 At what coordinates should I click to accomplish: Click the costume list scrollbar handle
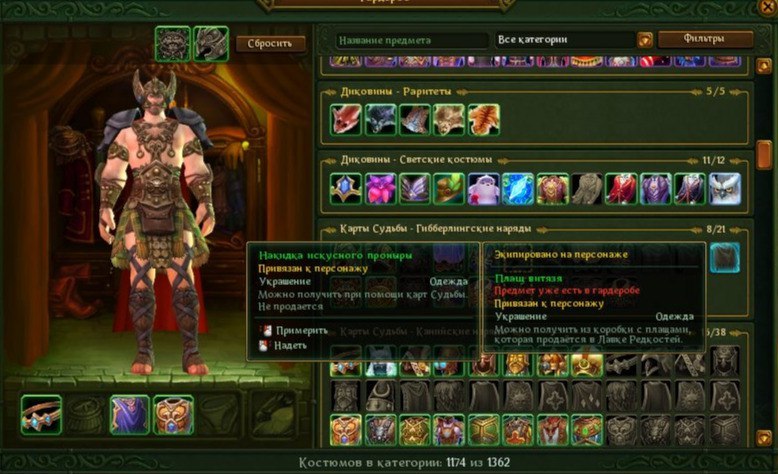(x=763, y=154)
